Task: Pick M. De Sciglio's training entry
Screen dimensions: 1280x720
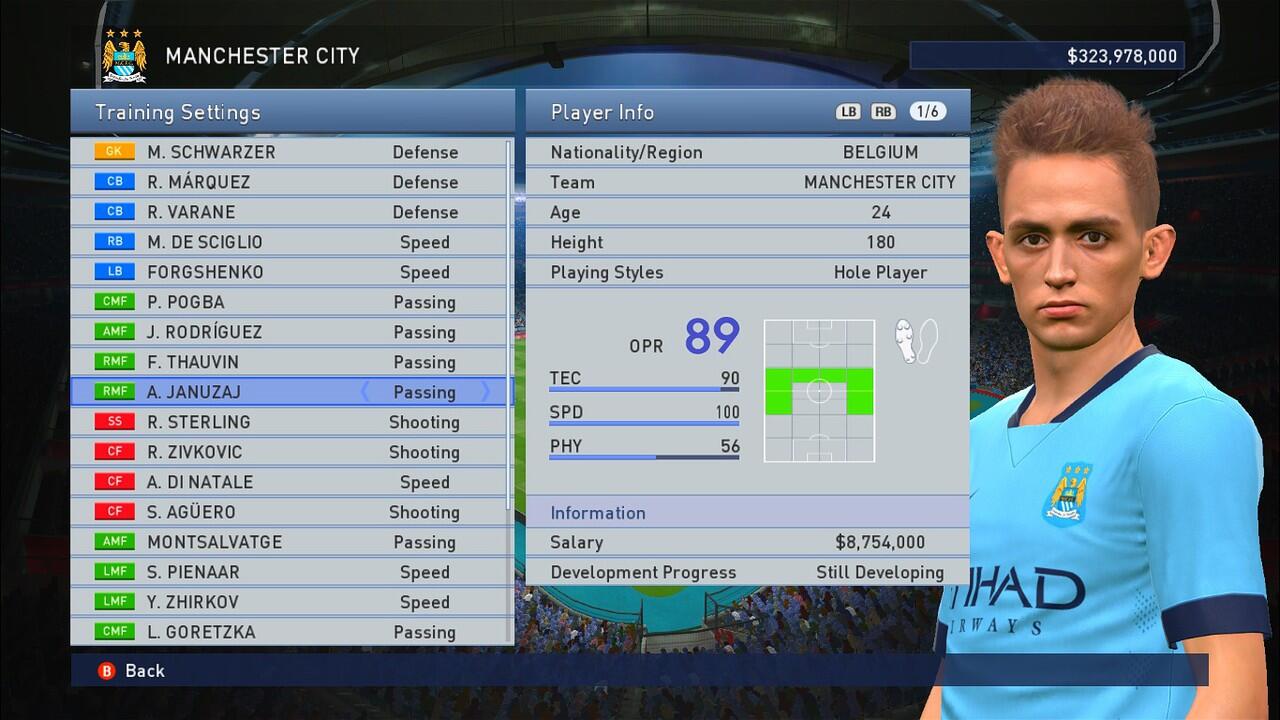Action: pos(290,242)
